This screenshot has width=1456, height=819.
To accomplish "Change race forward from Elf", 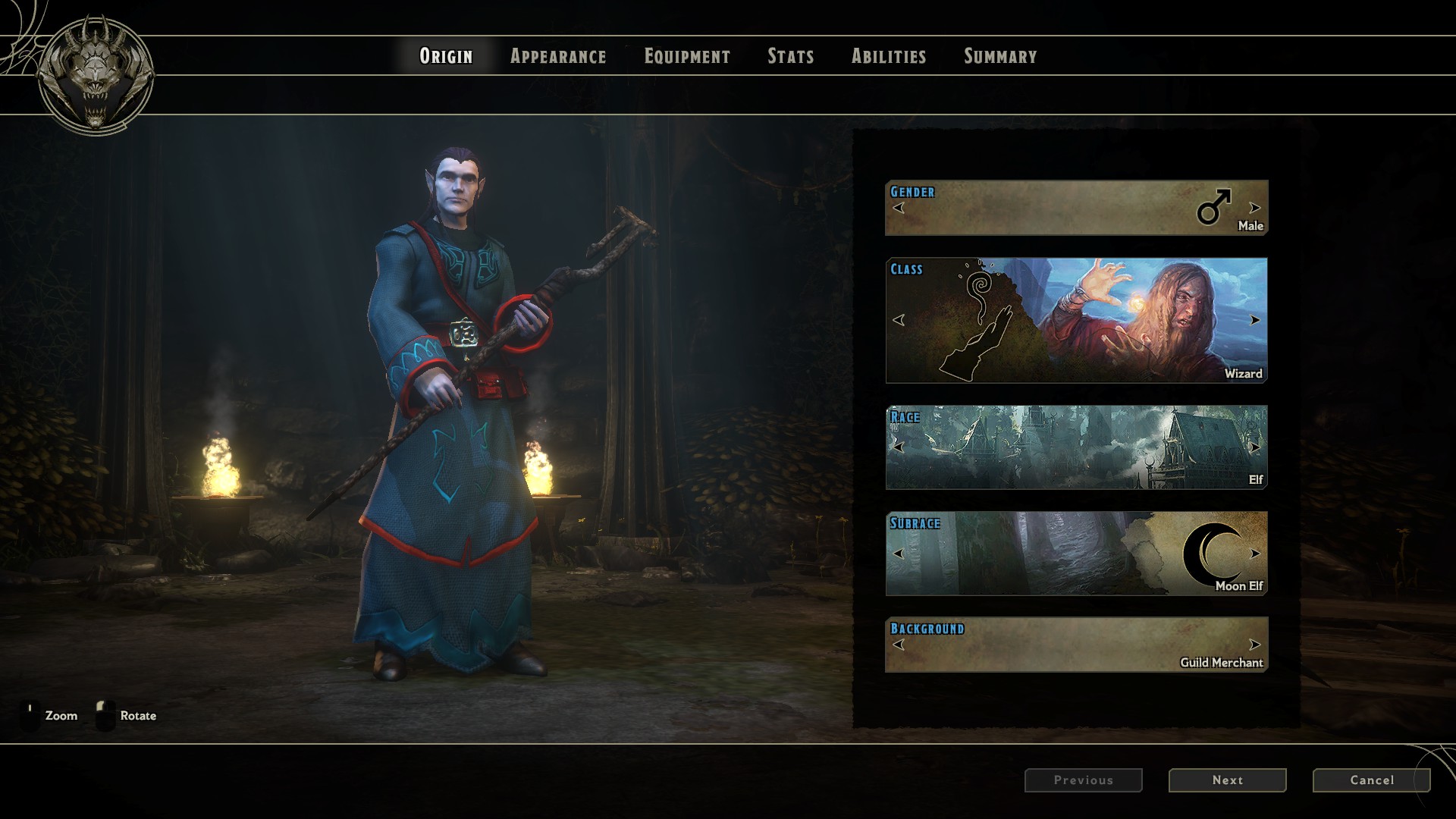I will tap(1255, 447).
